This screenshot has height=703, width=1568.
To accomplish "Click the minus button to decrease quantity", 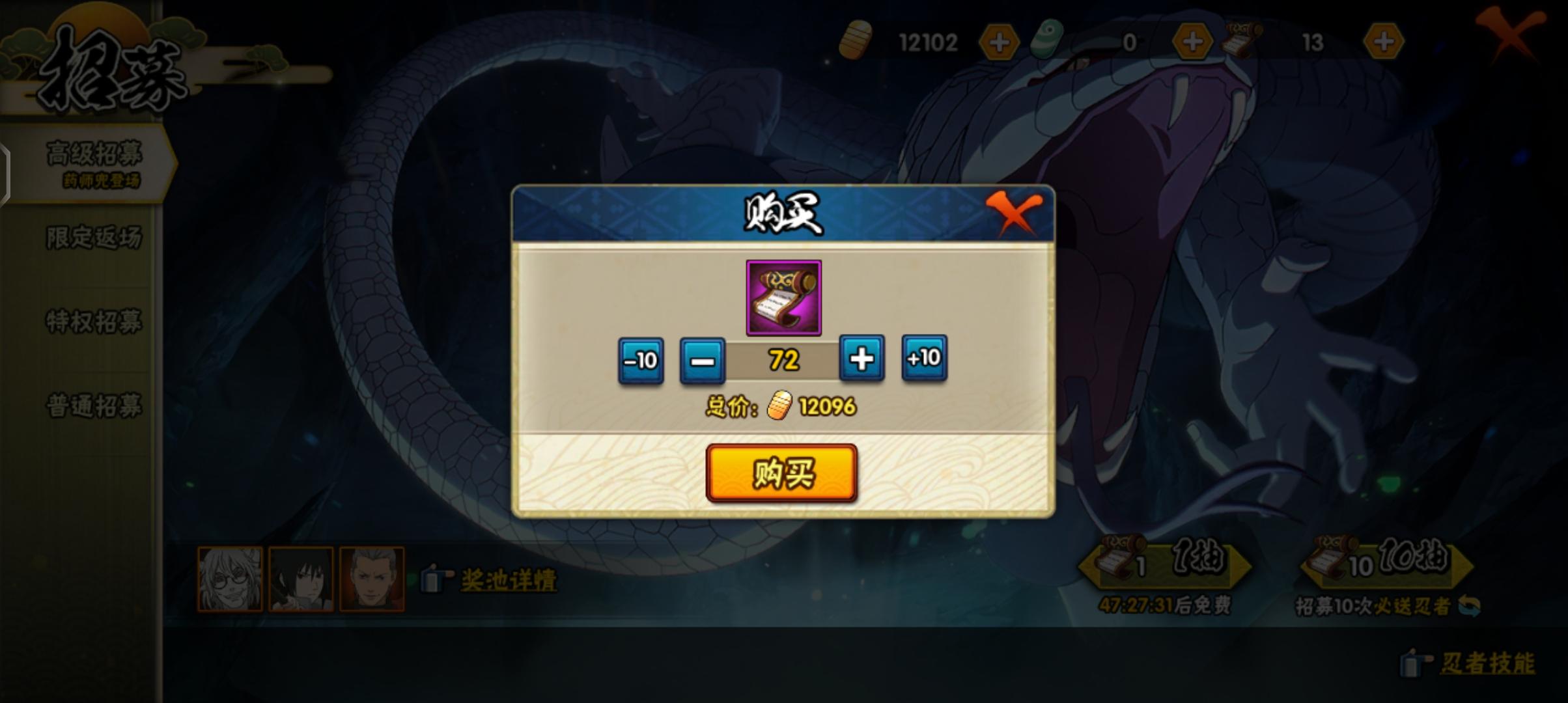I will pyautogui.click(x=702, y=359).
